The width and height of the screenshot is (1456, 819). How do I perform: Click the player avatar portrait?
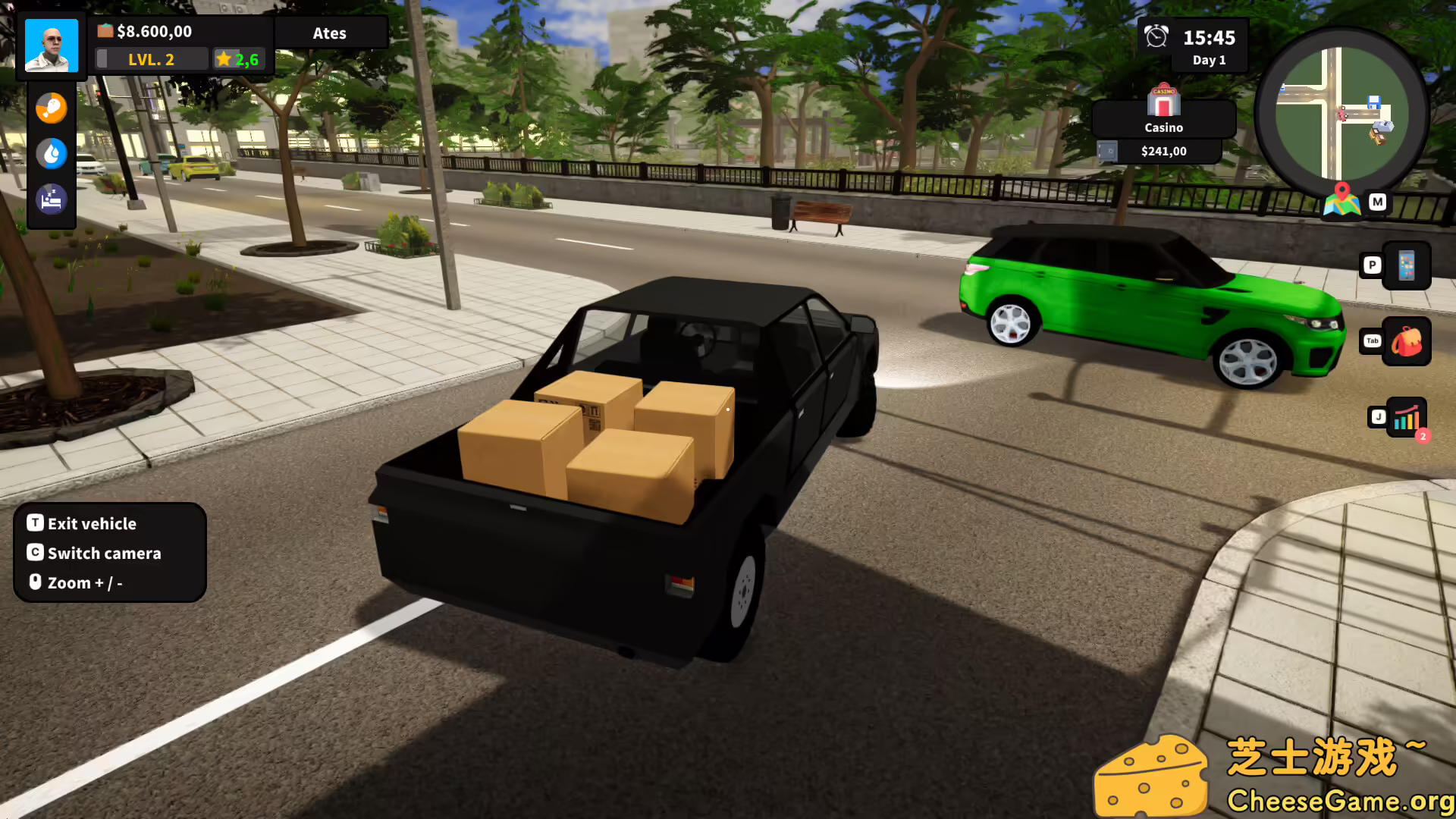50,45
